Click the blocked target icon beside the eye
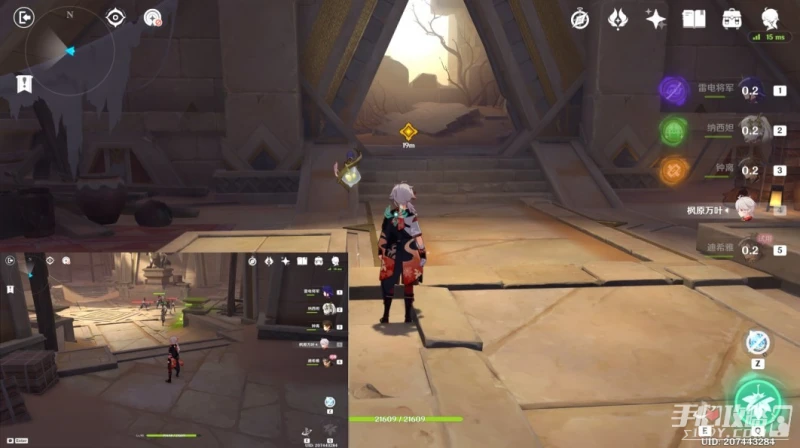Viewport: 800px width, 448px height. click(152, 17)
